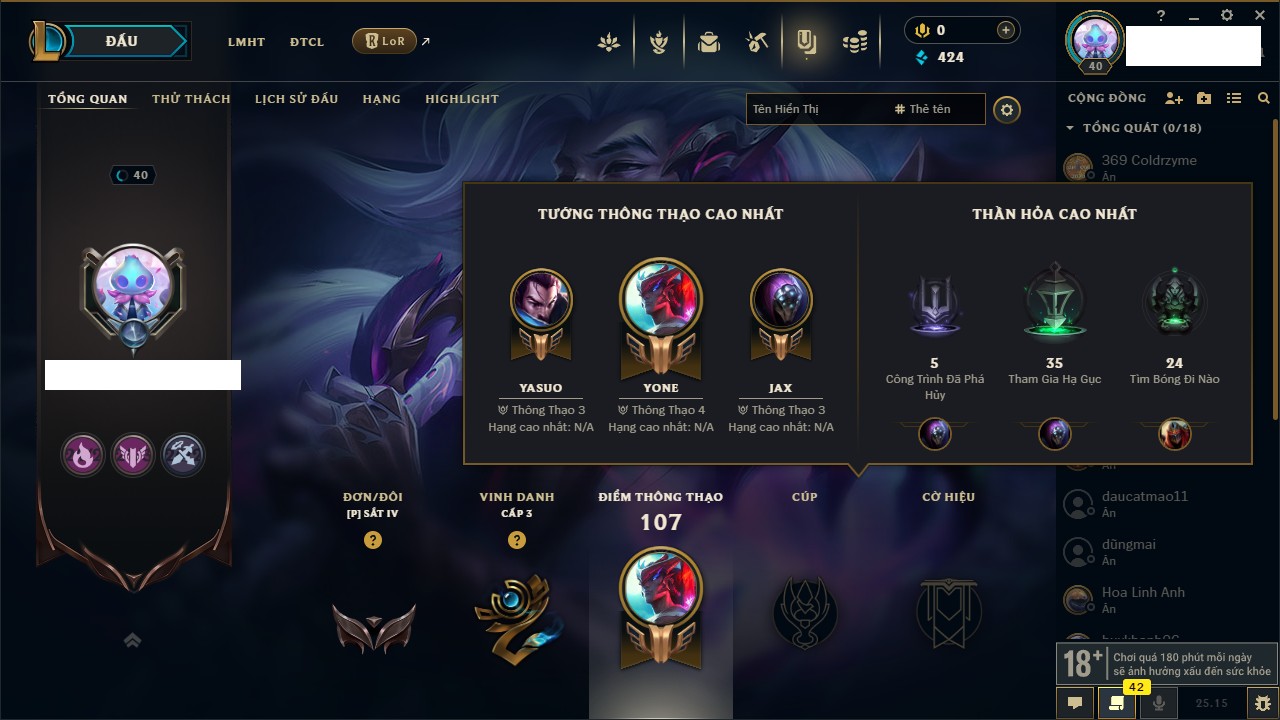Open the HIGHLIGHT tab
The width and height of the screenshot is (1280, 720).
click(461, 99)
